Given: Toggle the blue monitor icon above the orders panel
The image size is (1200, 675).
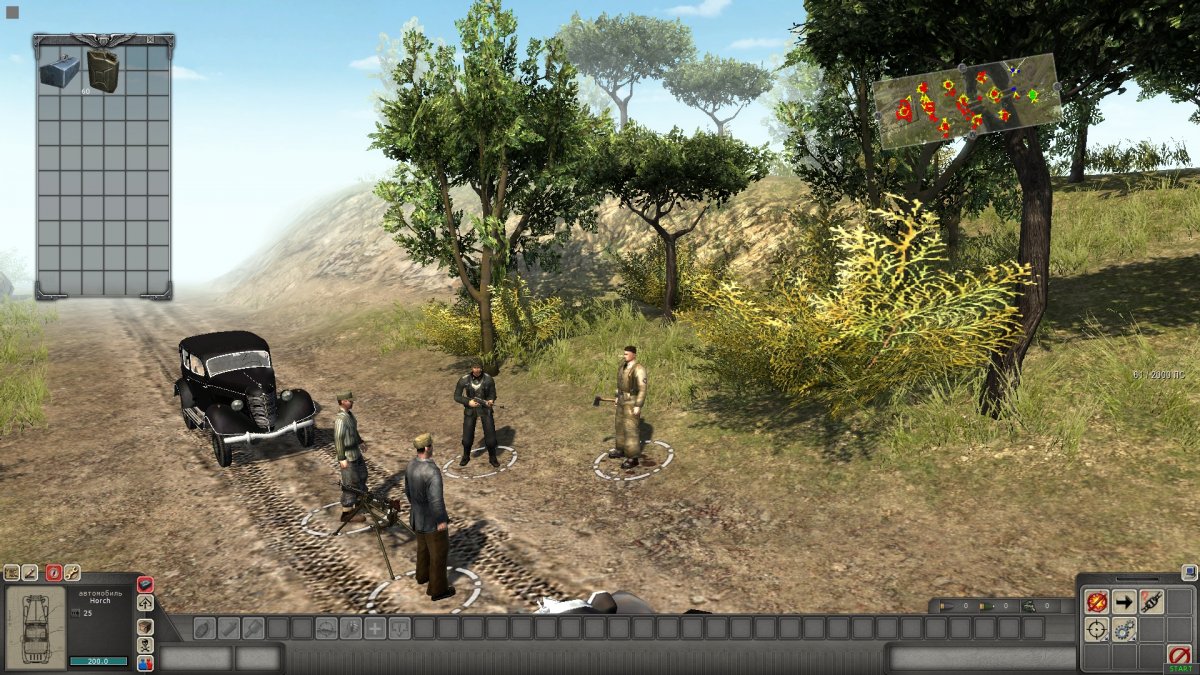Looking at the screenshot, I should (x=1189, y=573).
